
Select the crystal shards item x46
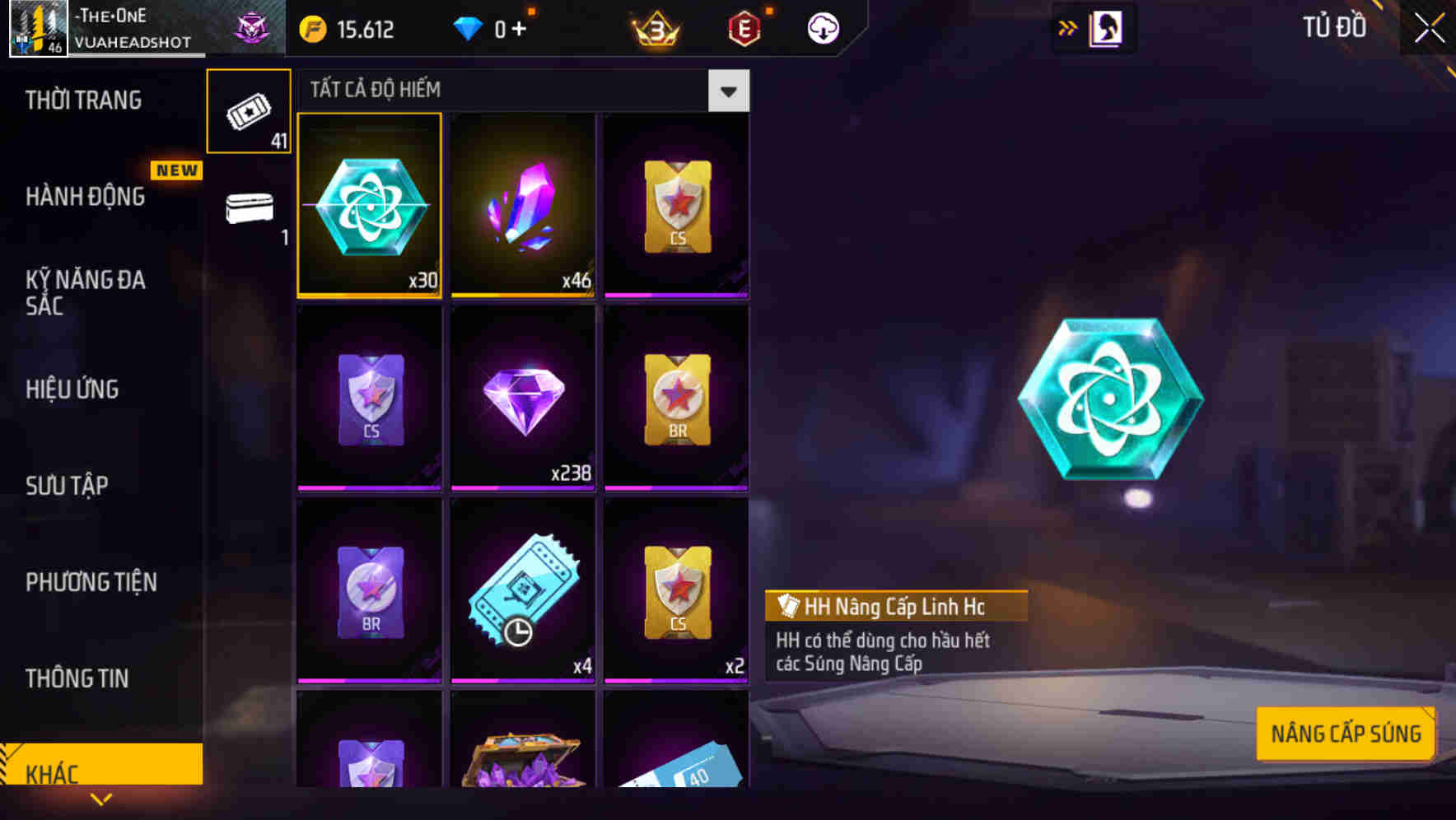[x=523, y=206]
